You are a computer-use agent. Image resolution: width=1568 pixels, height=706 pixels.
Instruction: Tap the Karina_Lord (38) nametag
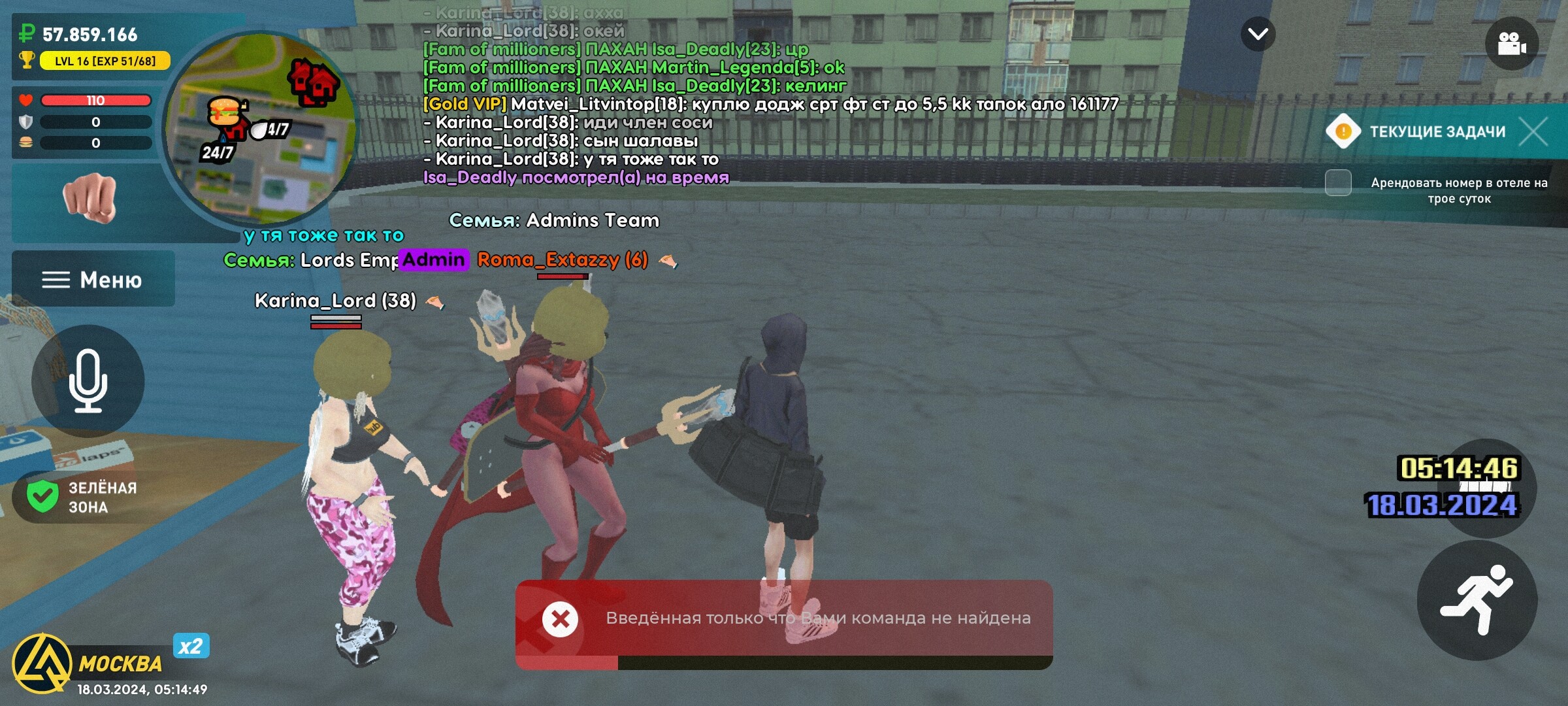coord(335,302)
